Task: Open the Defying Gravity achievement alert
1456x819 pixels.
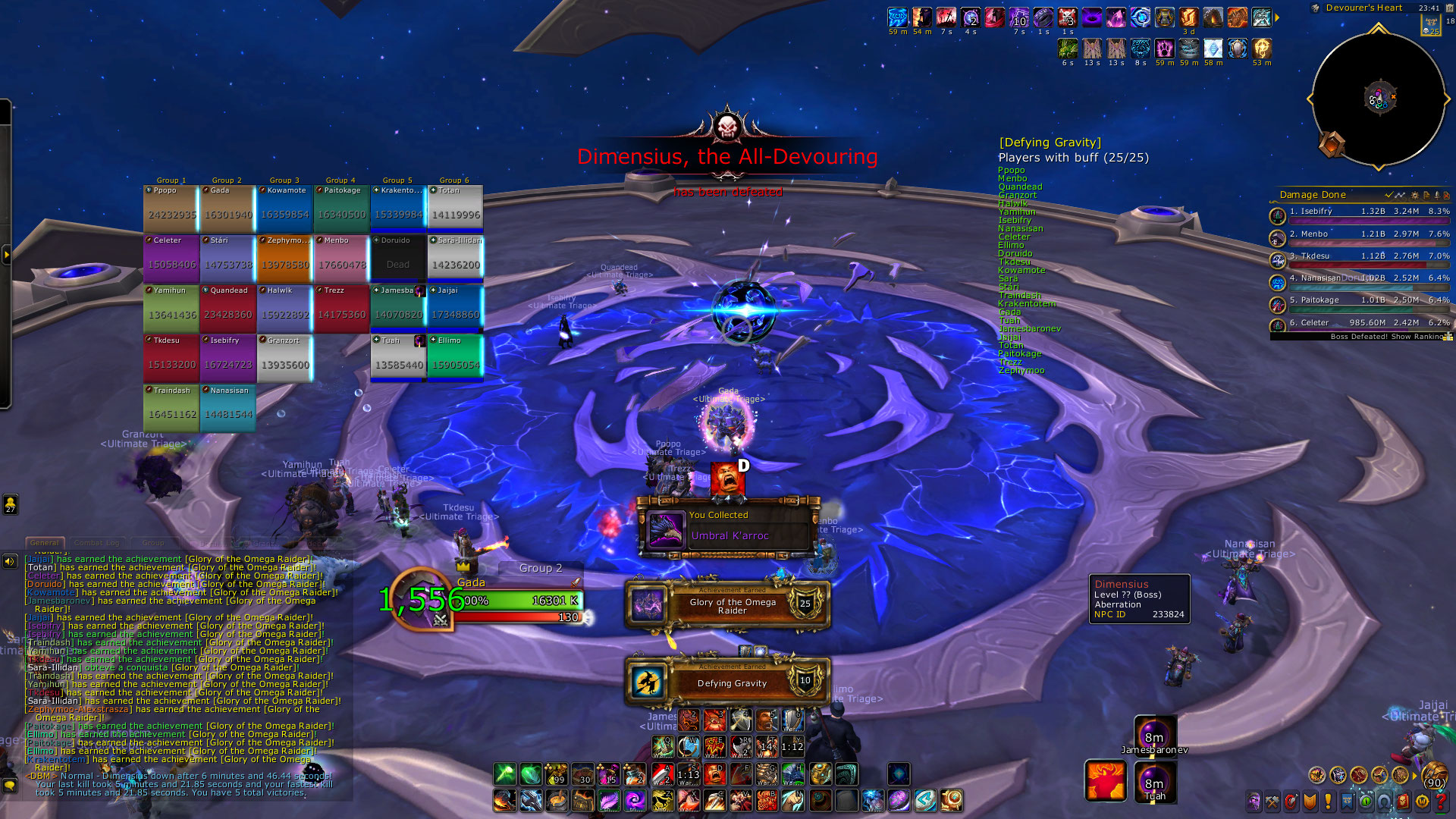Action: coord(728,682)
